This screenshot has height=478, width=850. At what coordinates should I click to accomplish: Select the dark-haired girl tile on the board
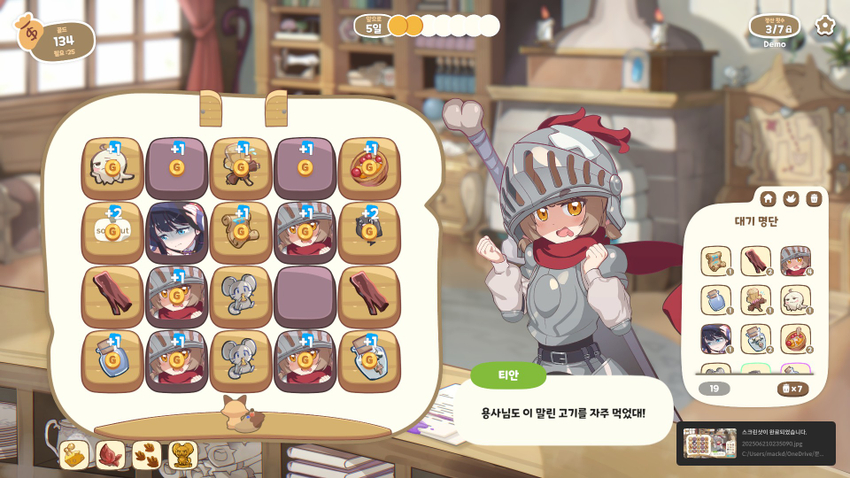click(x=176, y=232)
